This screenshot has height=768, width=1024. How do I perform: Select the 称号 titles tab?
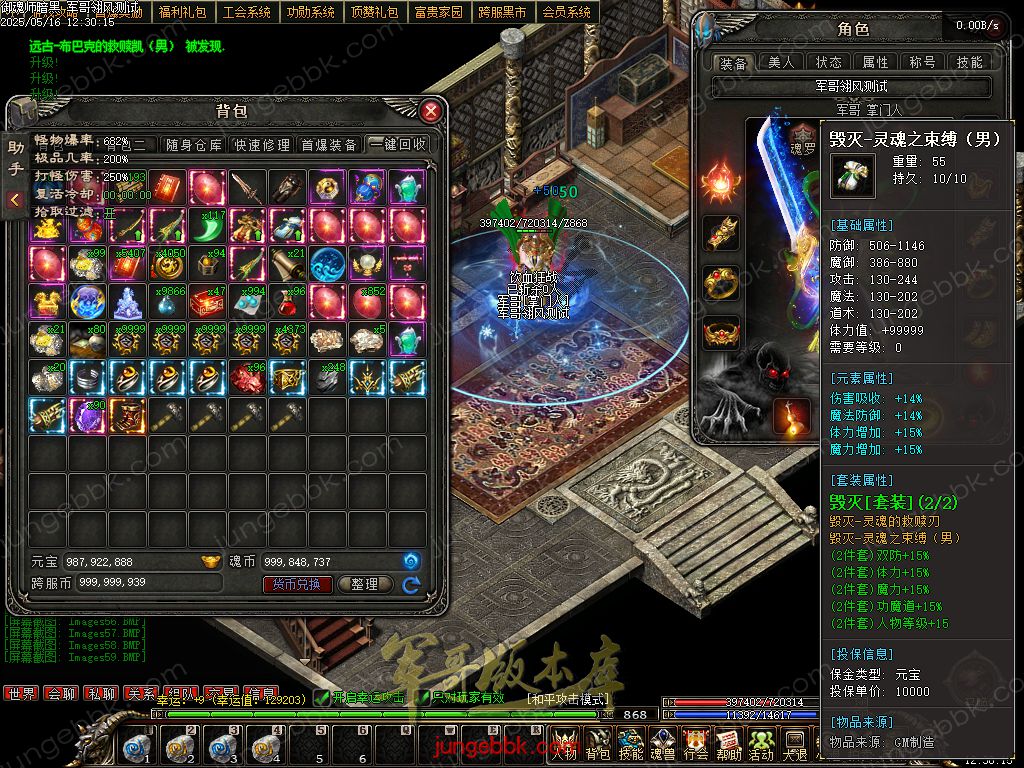(922, 63)
